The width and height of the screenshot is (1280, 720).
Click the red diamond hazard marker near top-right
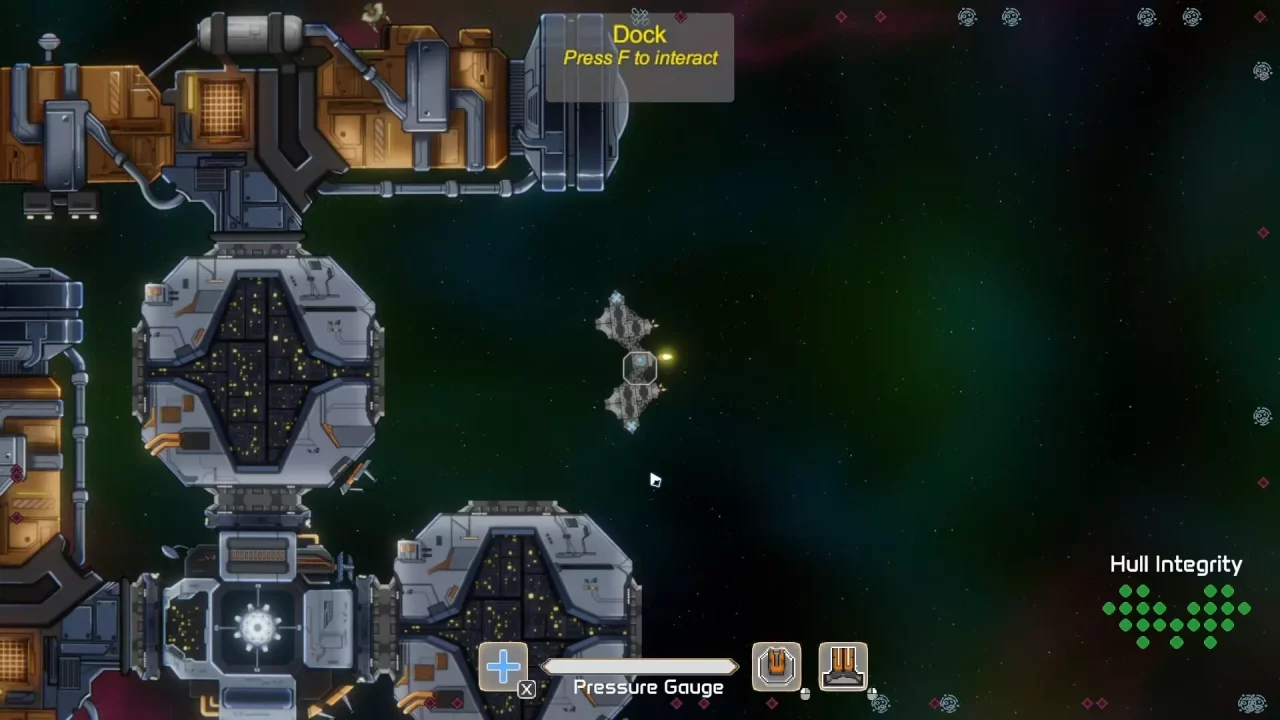(1260, 15)
